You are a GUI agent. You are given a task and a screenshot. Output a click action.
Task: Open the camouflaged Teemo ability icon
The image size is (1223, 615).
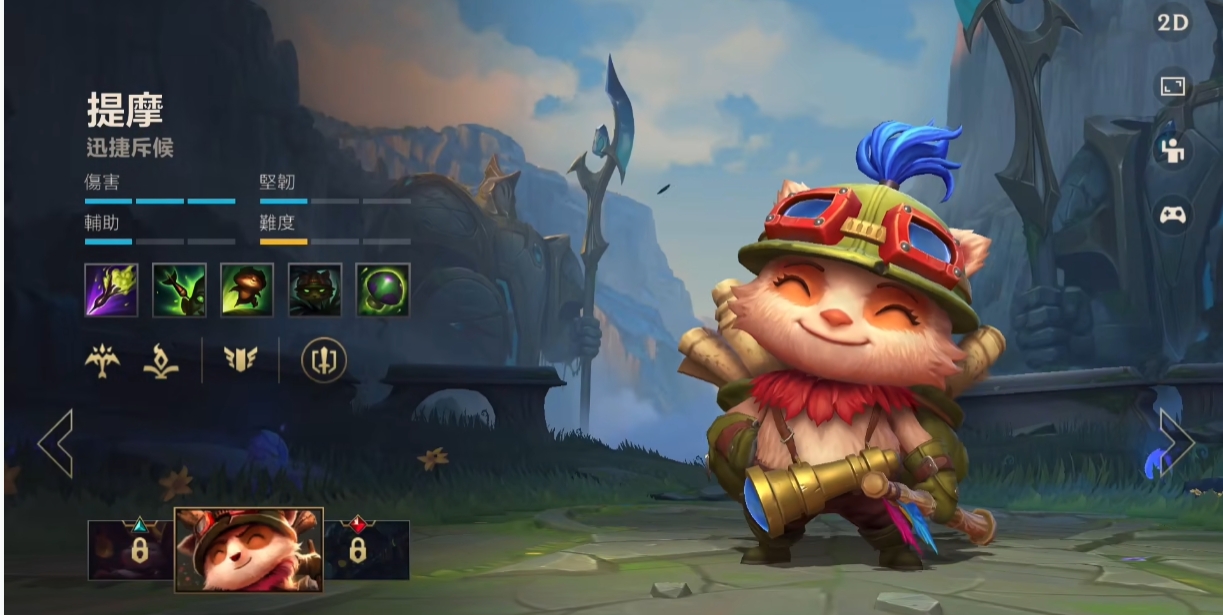tap(315, 290)
